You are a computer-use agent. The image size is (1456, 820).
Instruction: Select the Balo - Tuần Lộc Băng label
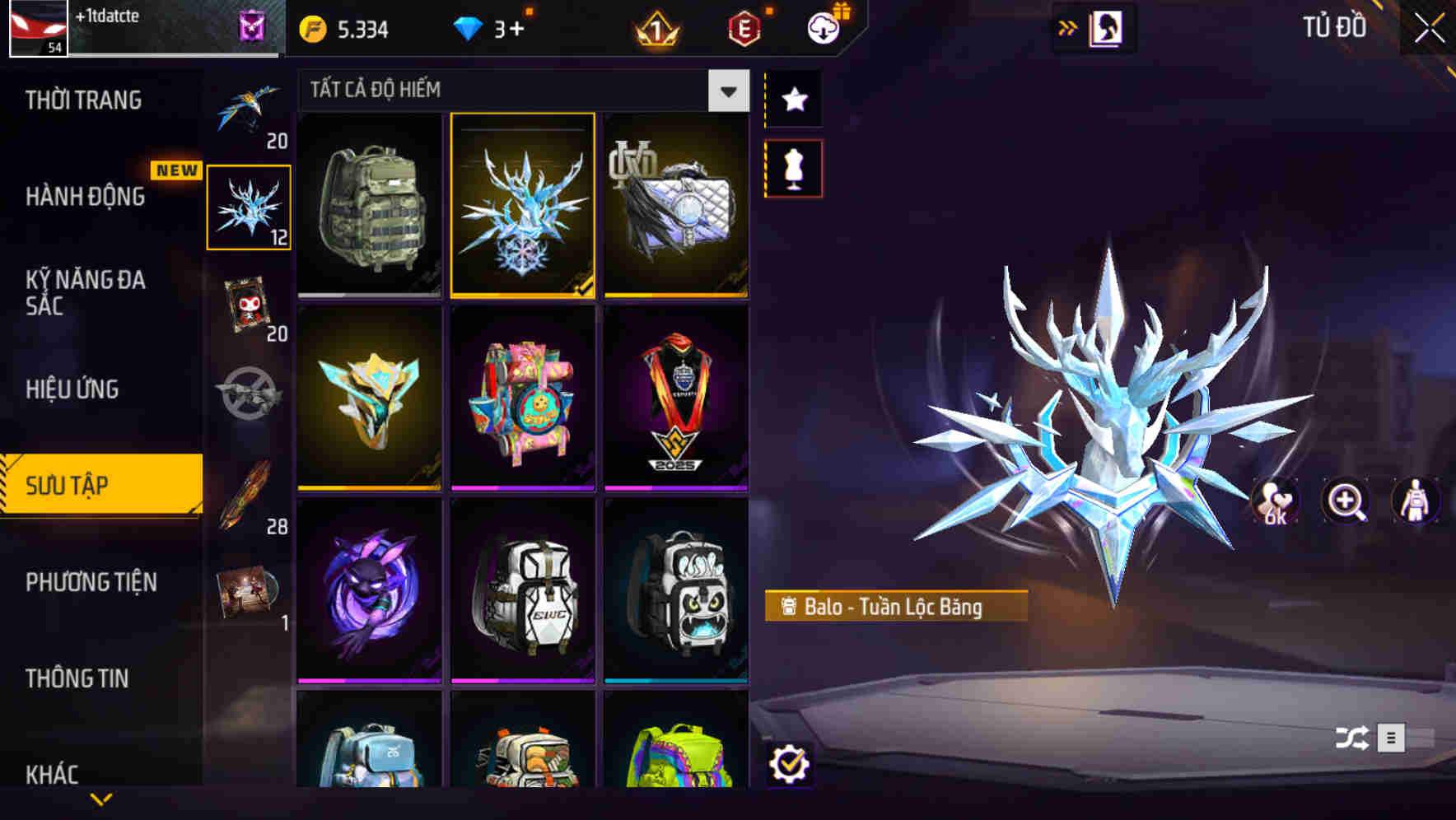894,607
